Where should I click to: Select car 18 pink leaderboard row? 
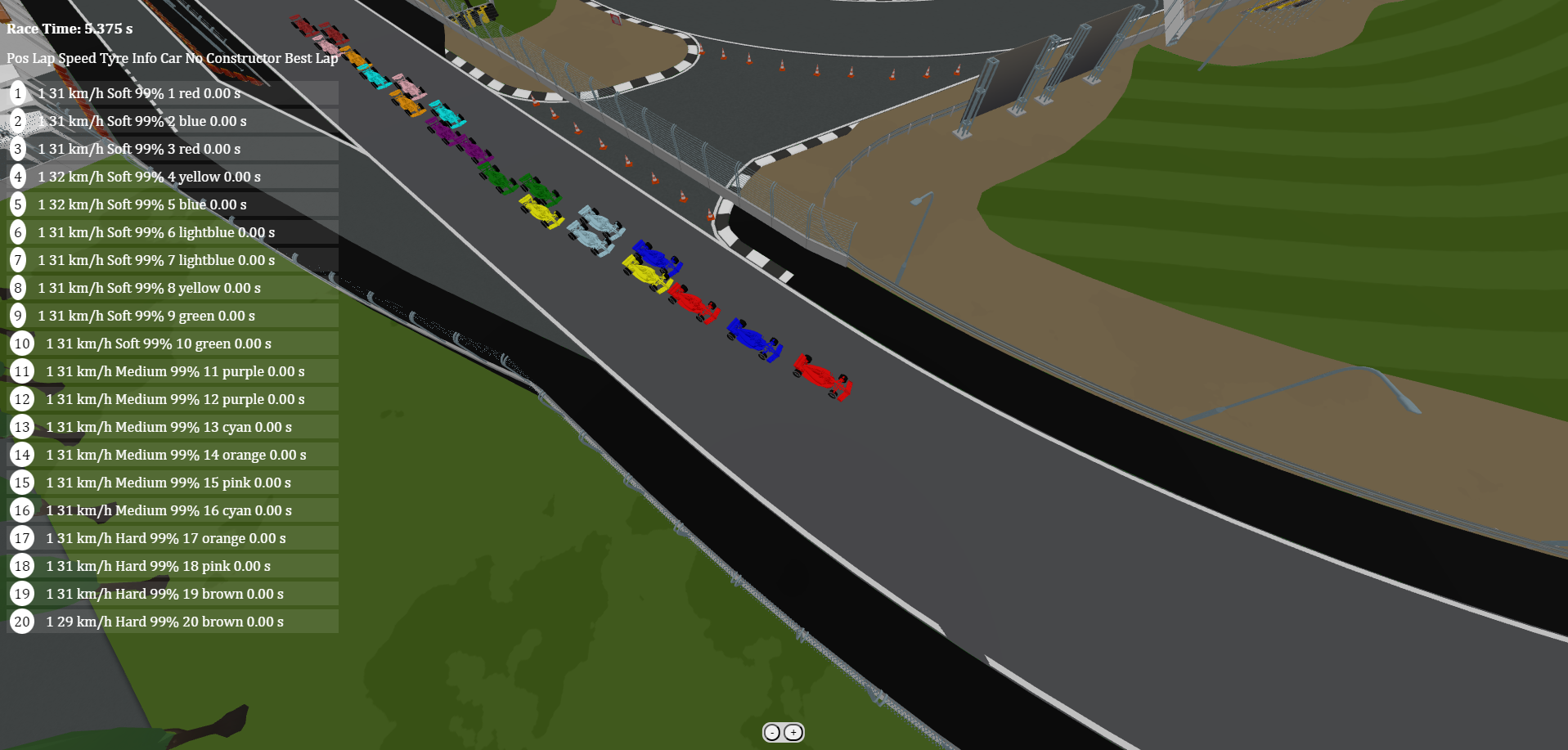pyautogui.click(x=173, y=566)
